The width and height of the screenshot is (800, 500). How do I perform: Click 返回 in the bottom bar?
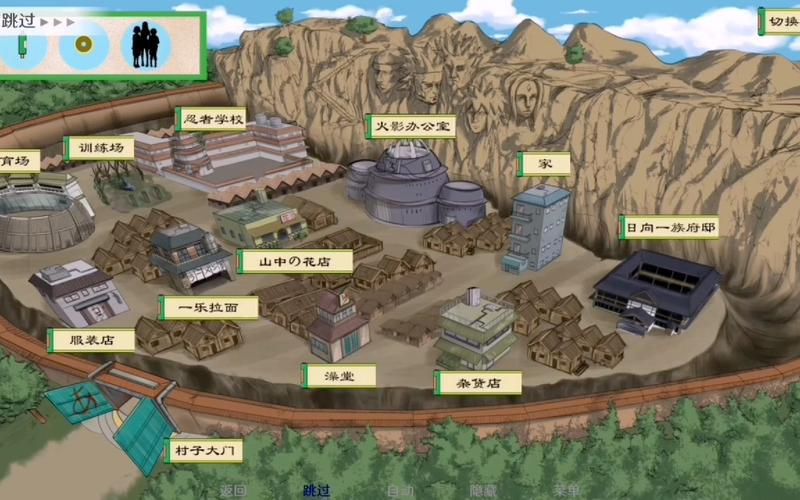[x=232, y=491]
